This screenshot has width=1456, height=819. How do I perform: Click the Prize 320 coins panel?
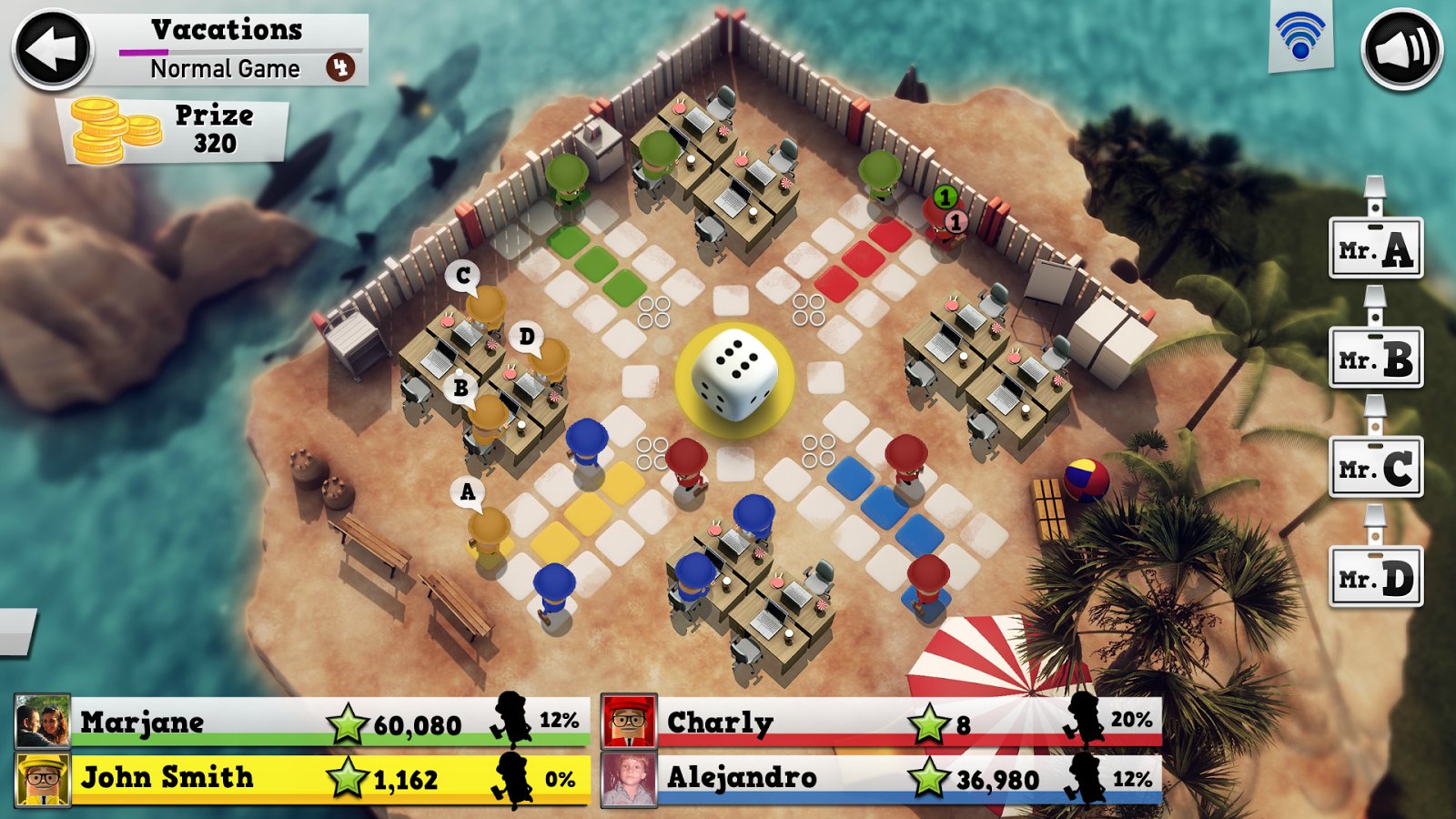[175, 130]
